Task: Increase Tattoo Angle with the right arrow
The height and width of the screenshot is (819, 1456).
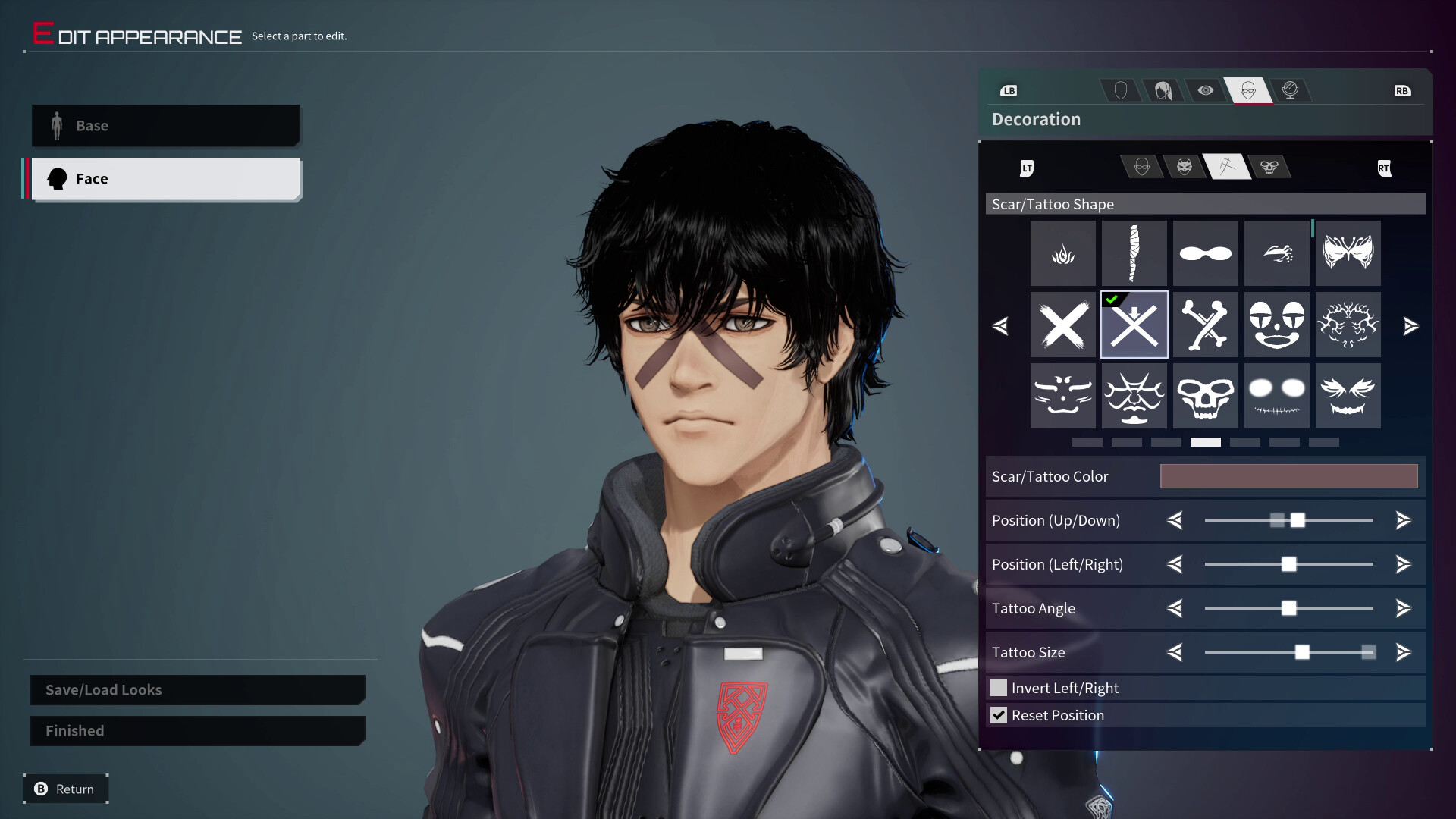Action: [1402, 607]
